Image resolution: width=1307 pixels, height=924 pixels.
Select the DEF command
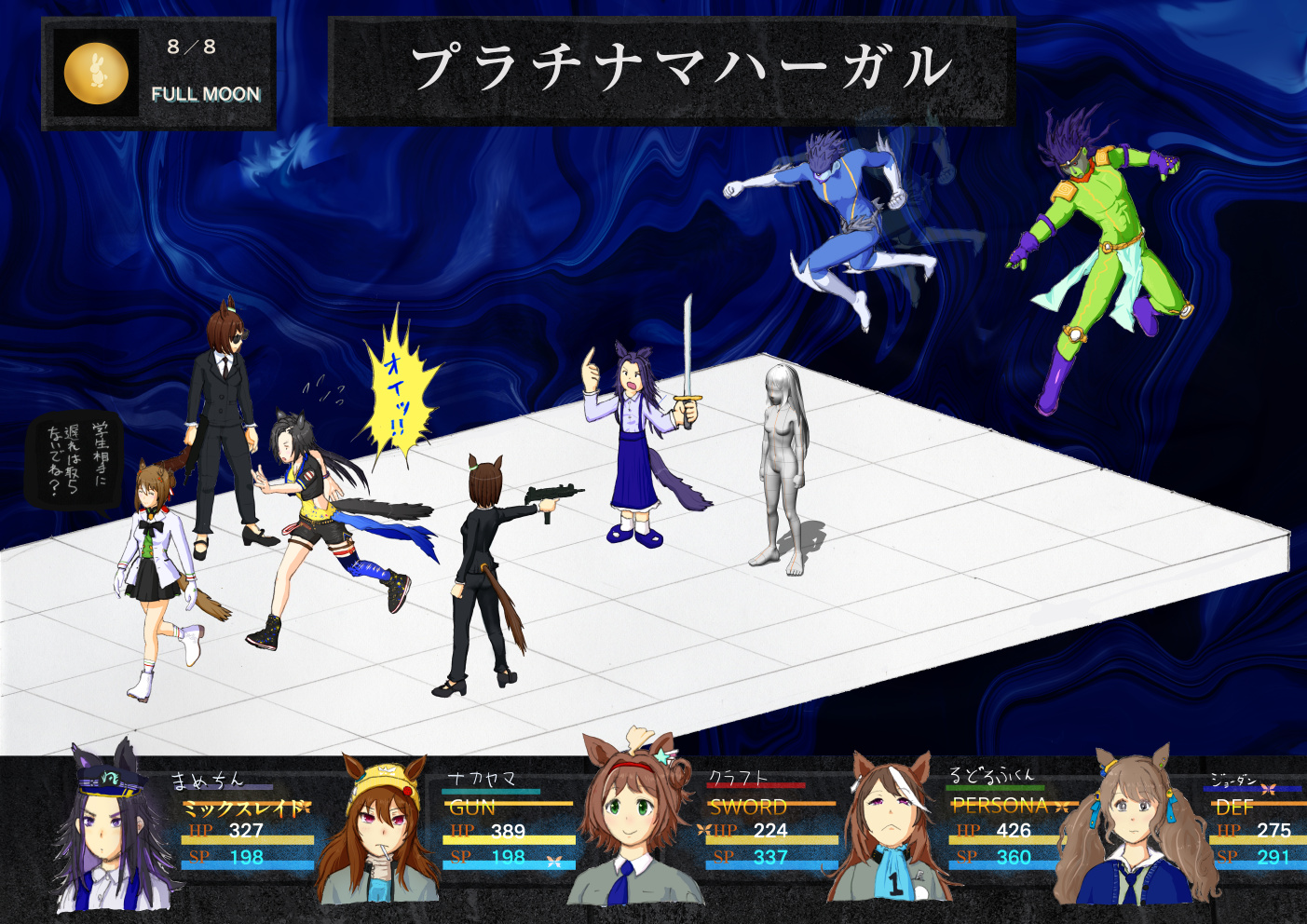[1234, 808]
